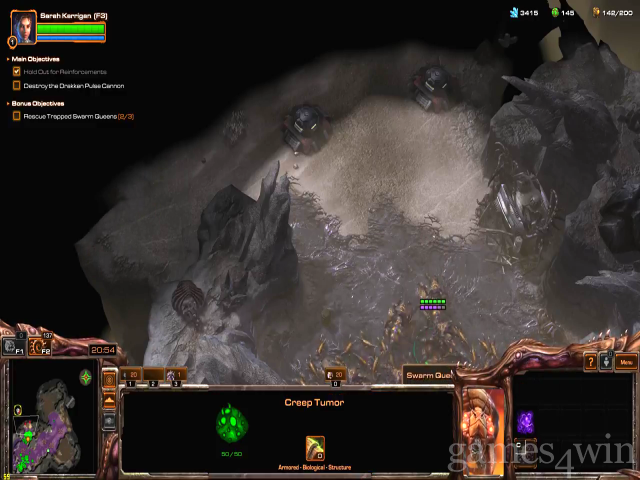Open the game Menu
This screenshot has width=640, height=480.
[627, 362]
